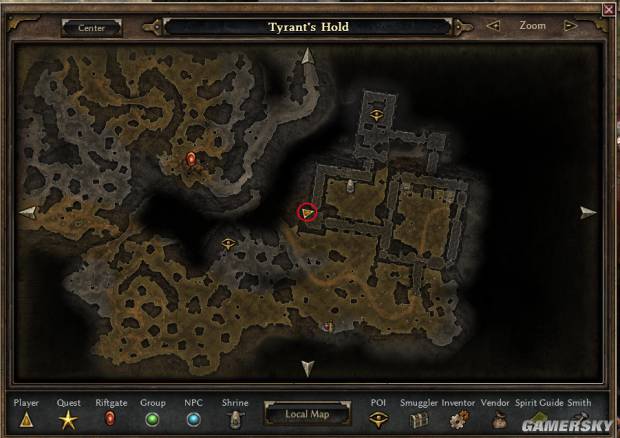Click the circled yellow player marker

point(307,212)
